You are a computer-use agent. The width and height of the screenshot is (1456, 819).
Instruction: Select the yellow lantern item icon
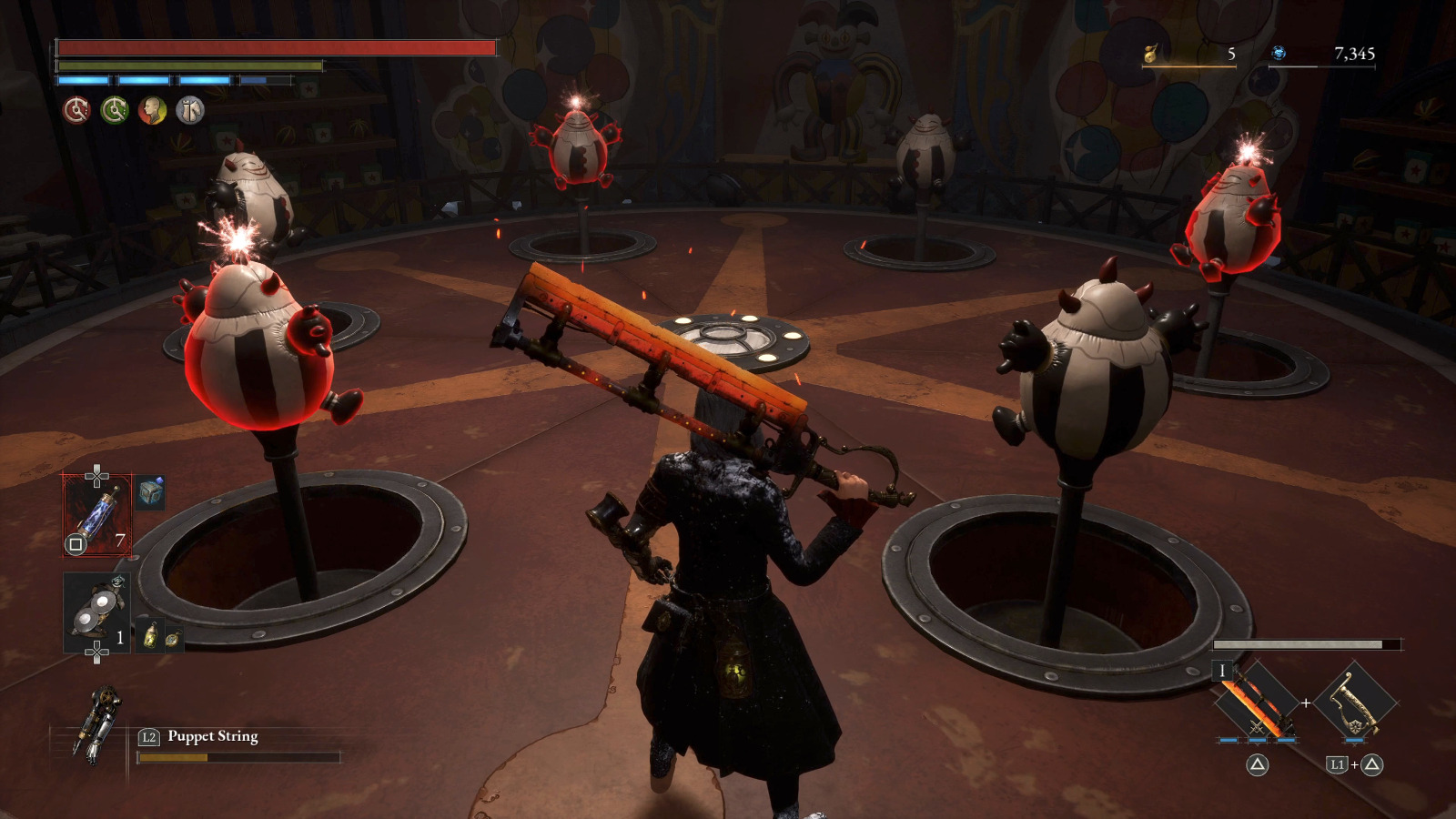pos(150,635)
